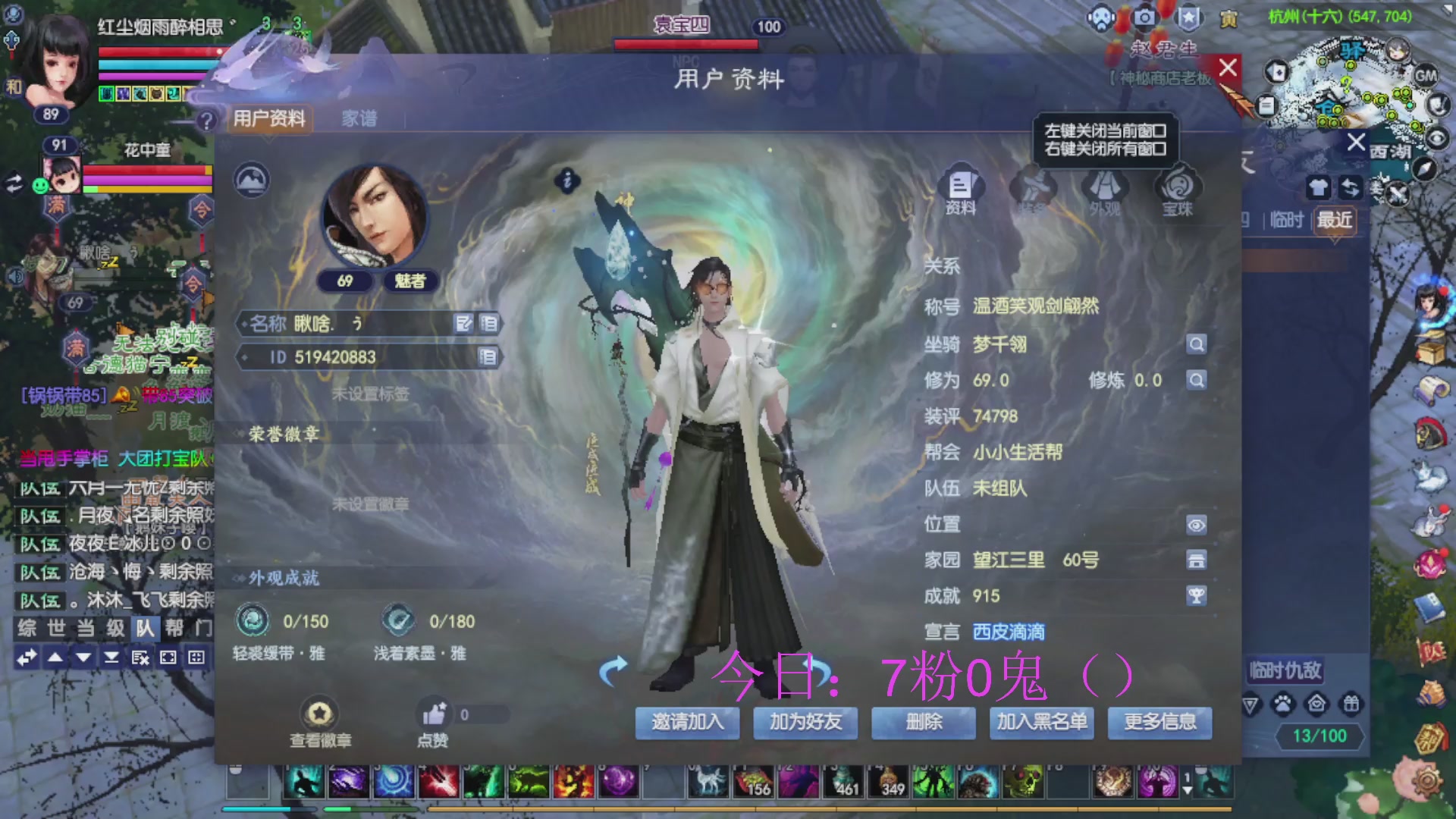Open achievements via trophy icon next to 915
The image size is (1456, 819).
coord(1197,596)
